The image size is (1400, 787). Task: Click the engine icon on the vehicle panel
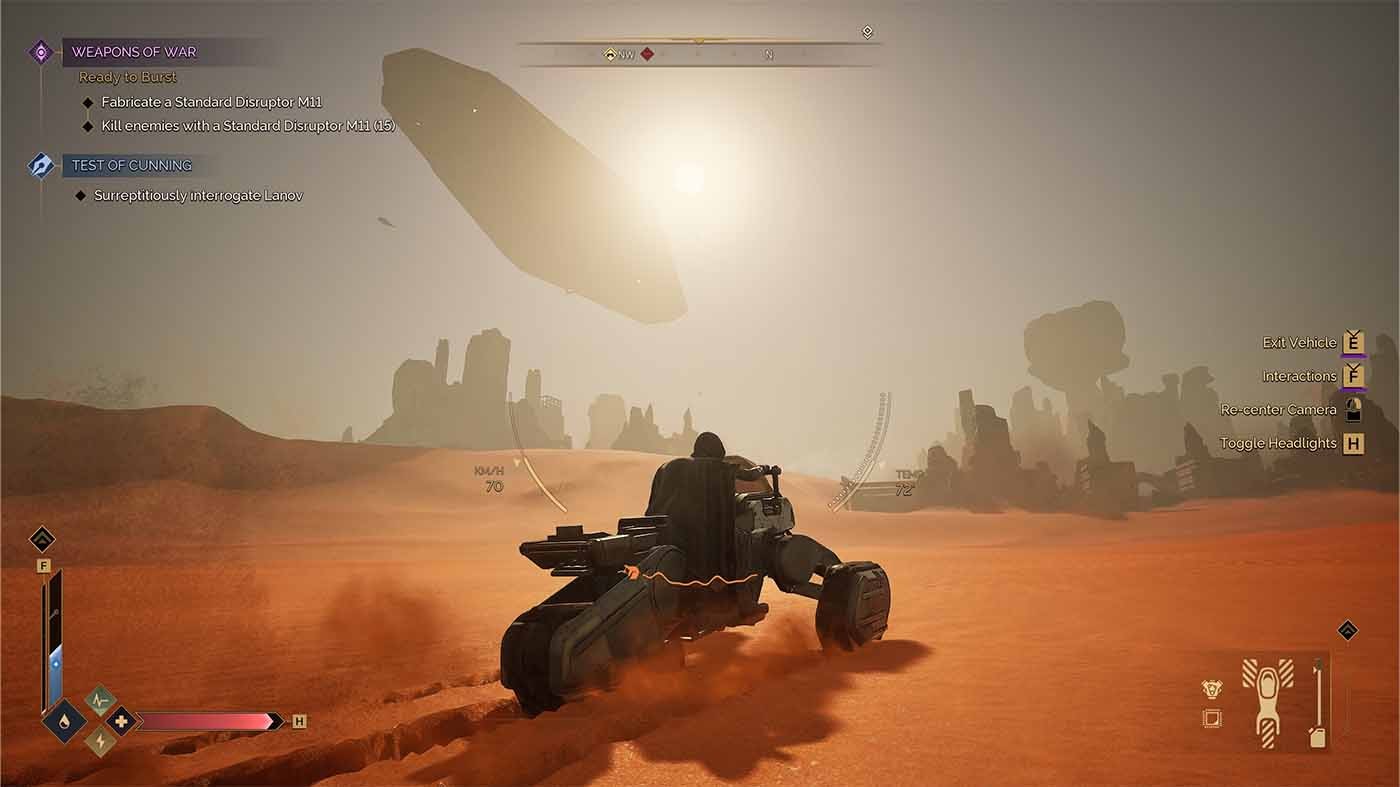pyautogui.click(x=1210, y=689)
